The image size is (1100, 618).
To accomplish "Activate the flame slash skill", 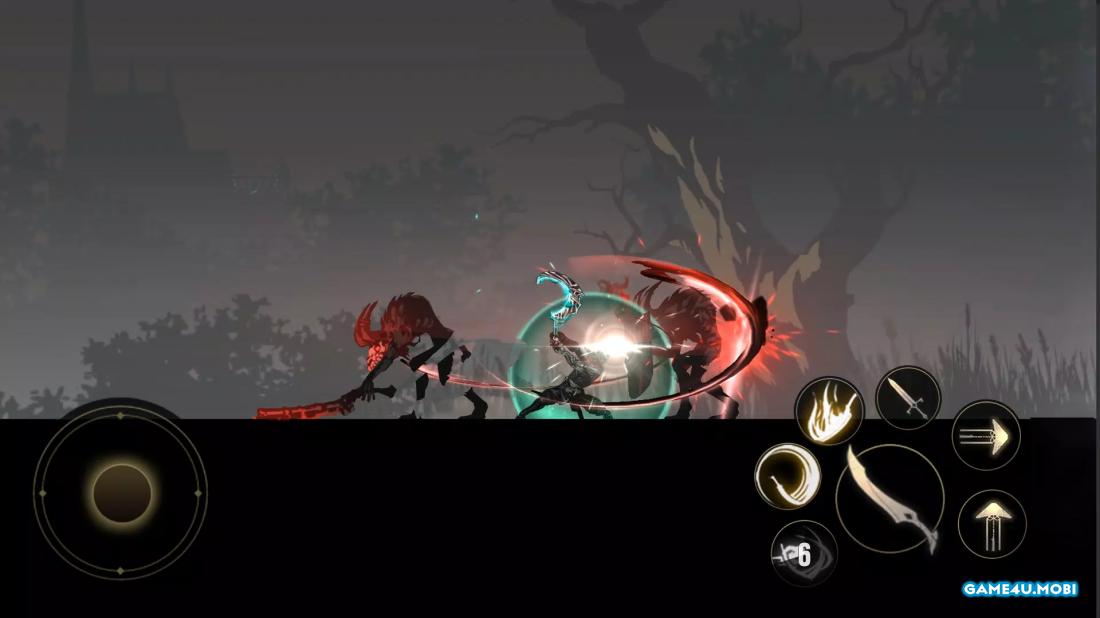I will (829, 411).
